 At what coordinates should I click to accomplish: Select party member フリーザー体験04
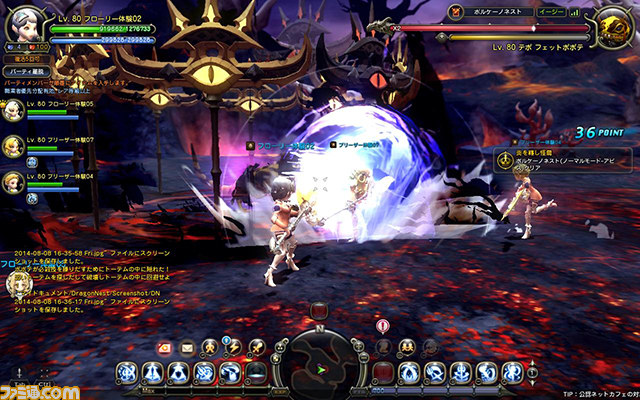tap(14, 182)
